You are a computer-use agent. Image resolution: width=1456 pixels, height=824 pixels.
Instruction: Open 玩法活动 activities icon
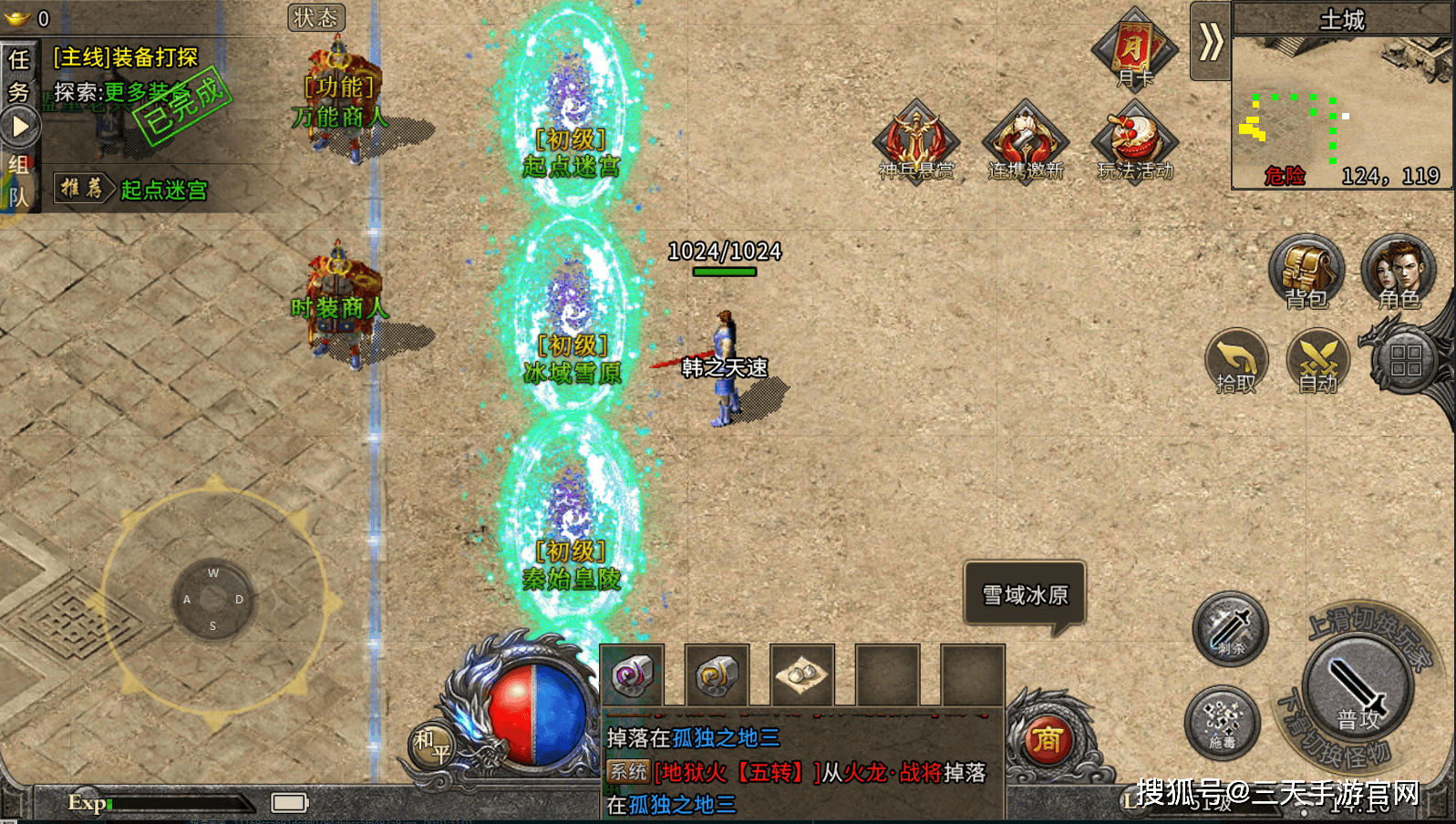1135,141
